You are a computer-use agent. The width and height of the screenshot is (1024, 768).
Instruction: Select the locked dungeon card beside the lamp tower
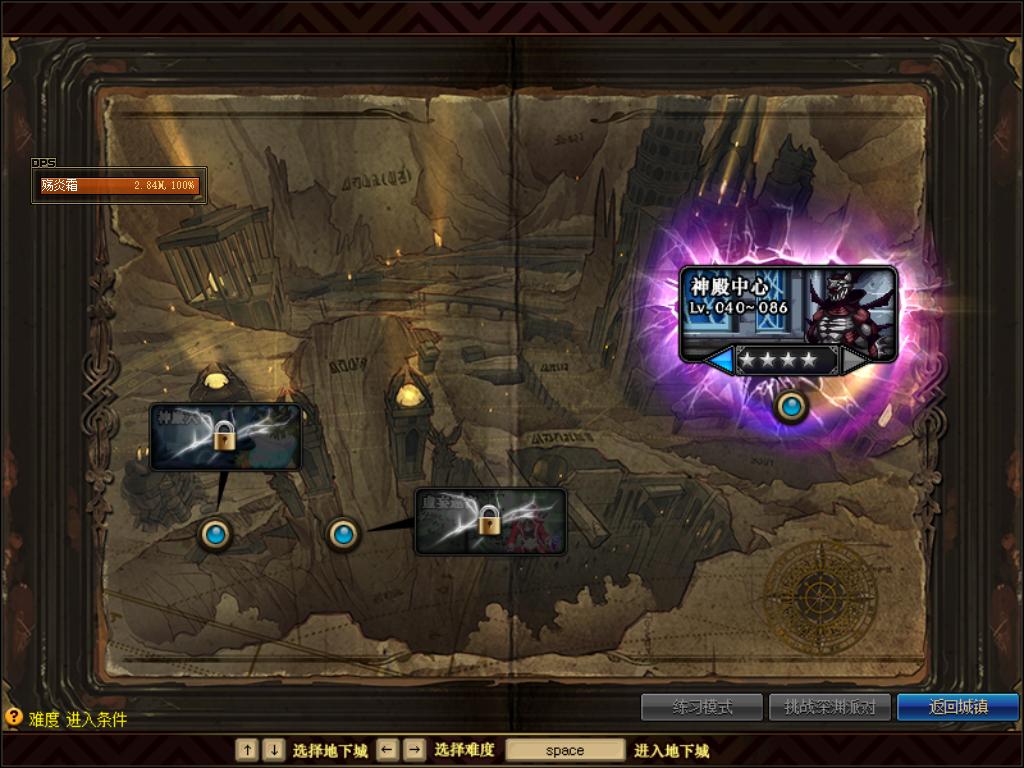point(225,437)
